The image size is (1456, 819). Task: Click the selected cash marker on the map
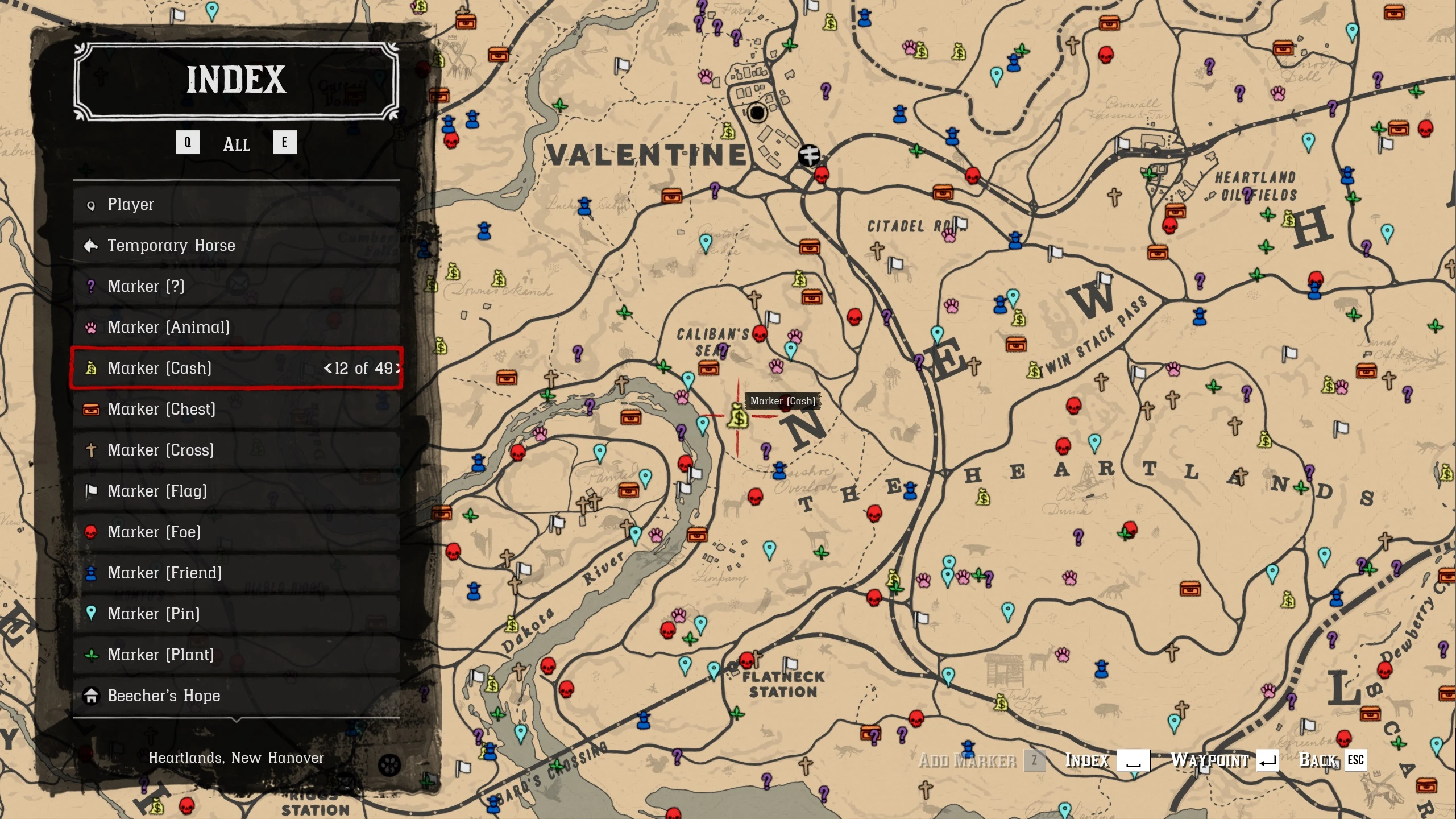(738, 416)
